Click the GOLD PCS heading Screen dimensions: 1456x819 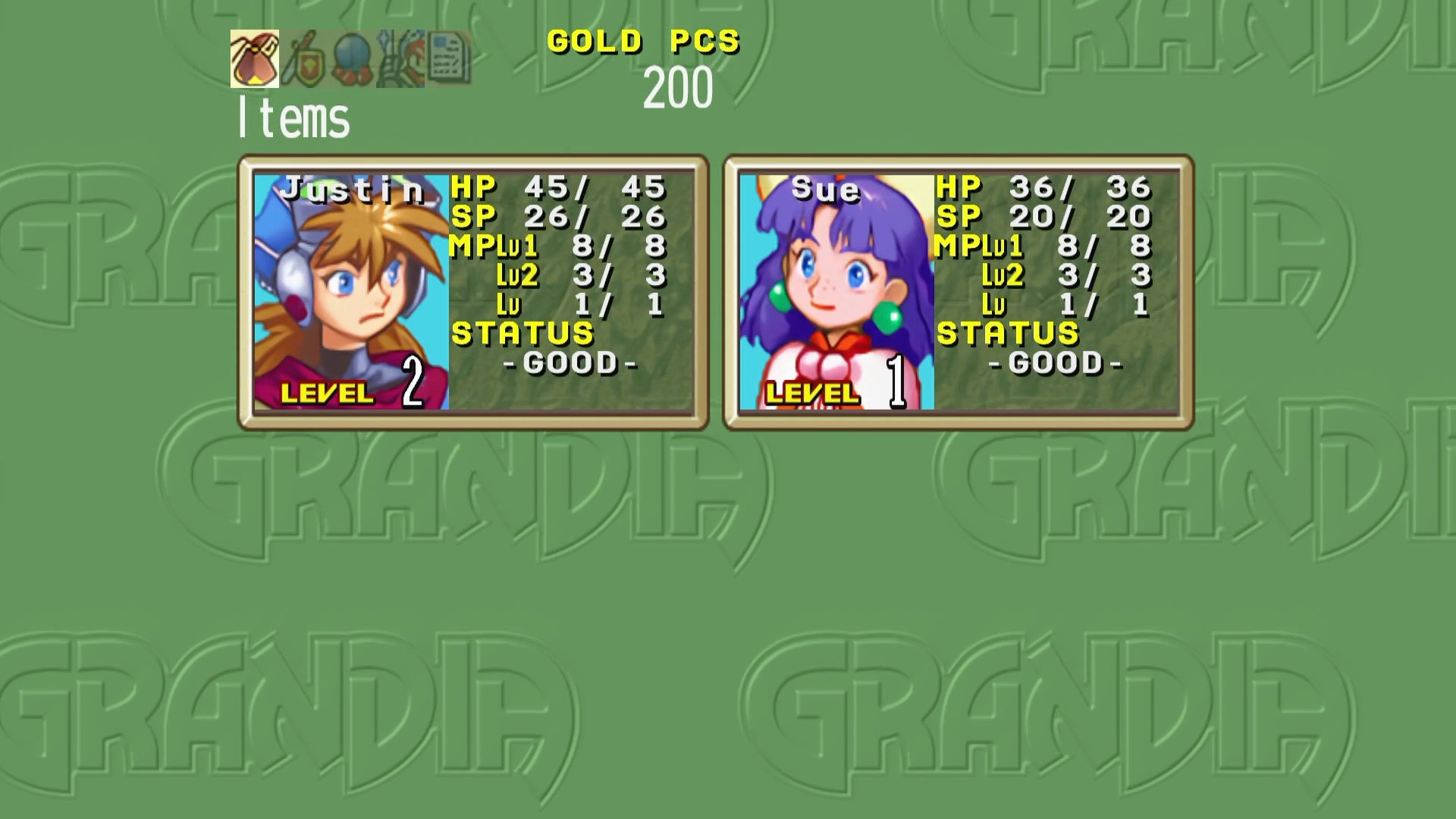click(x=643, y=42)
